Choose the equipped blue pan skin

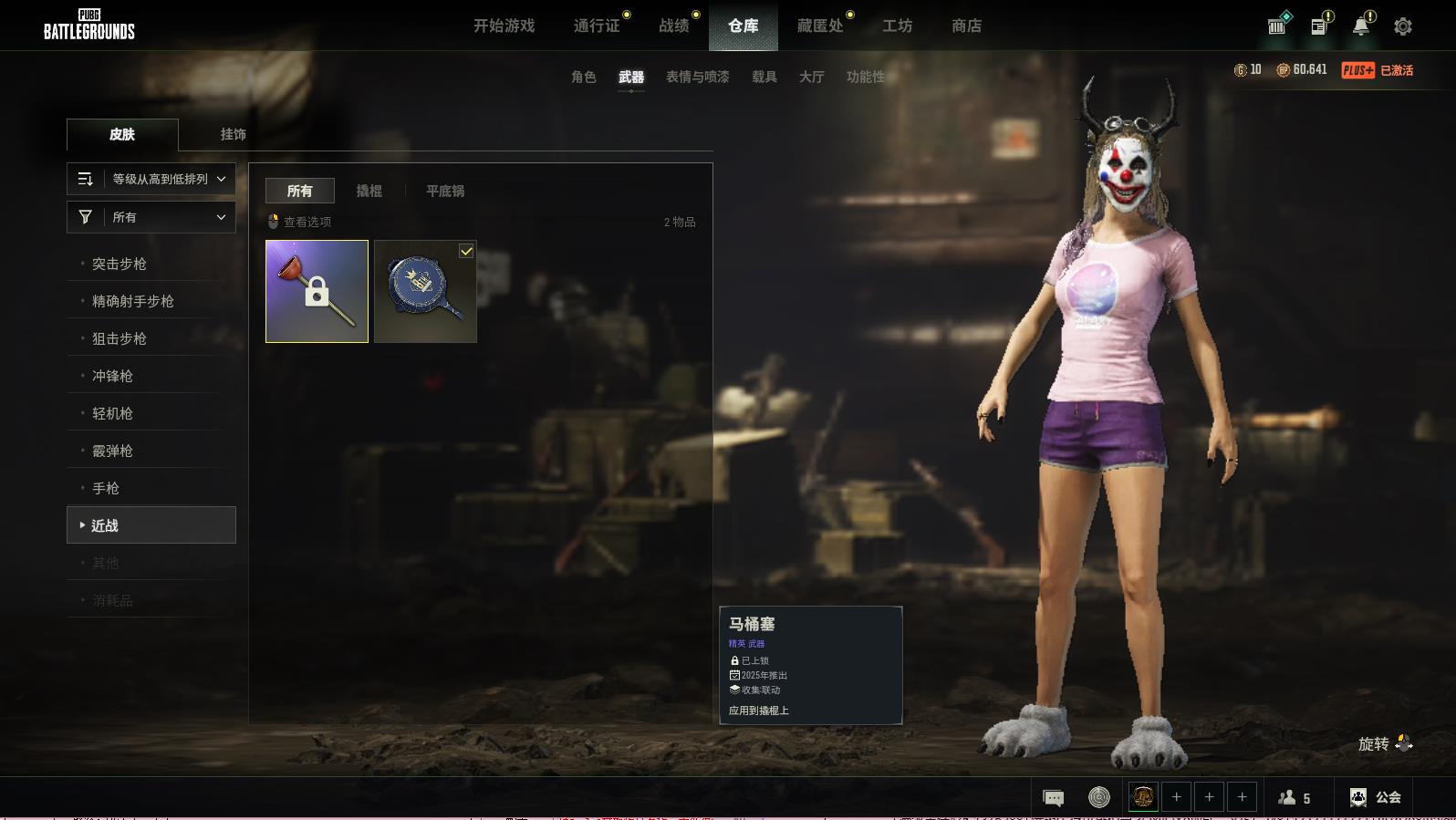(425, 292)
